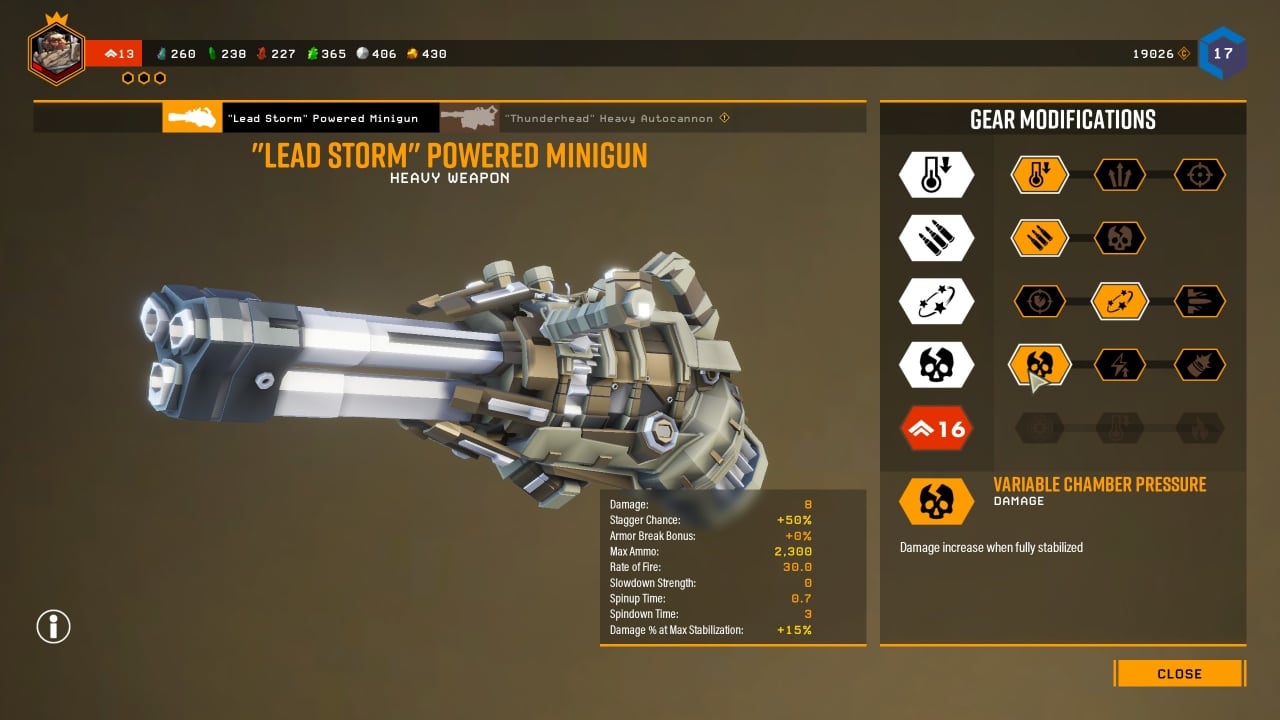Select the orange bullets ammo mod
This screenshot has width=1280, height=720.
coord(1040,238)
